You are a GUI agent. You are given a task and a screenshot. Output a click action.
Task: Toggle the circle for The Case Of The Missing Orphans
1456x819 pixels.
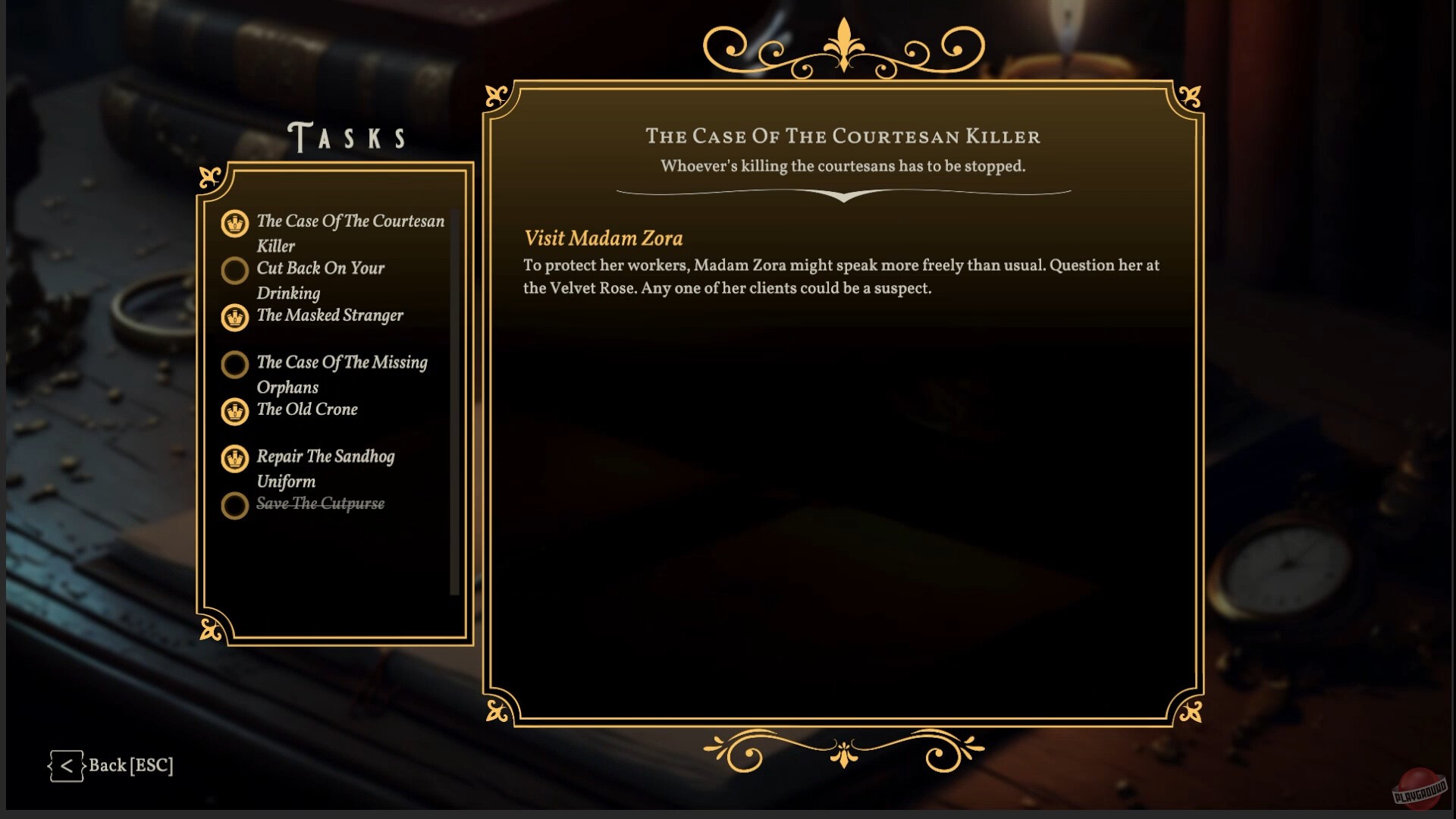tap(235, 365)
